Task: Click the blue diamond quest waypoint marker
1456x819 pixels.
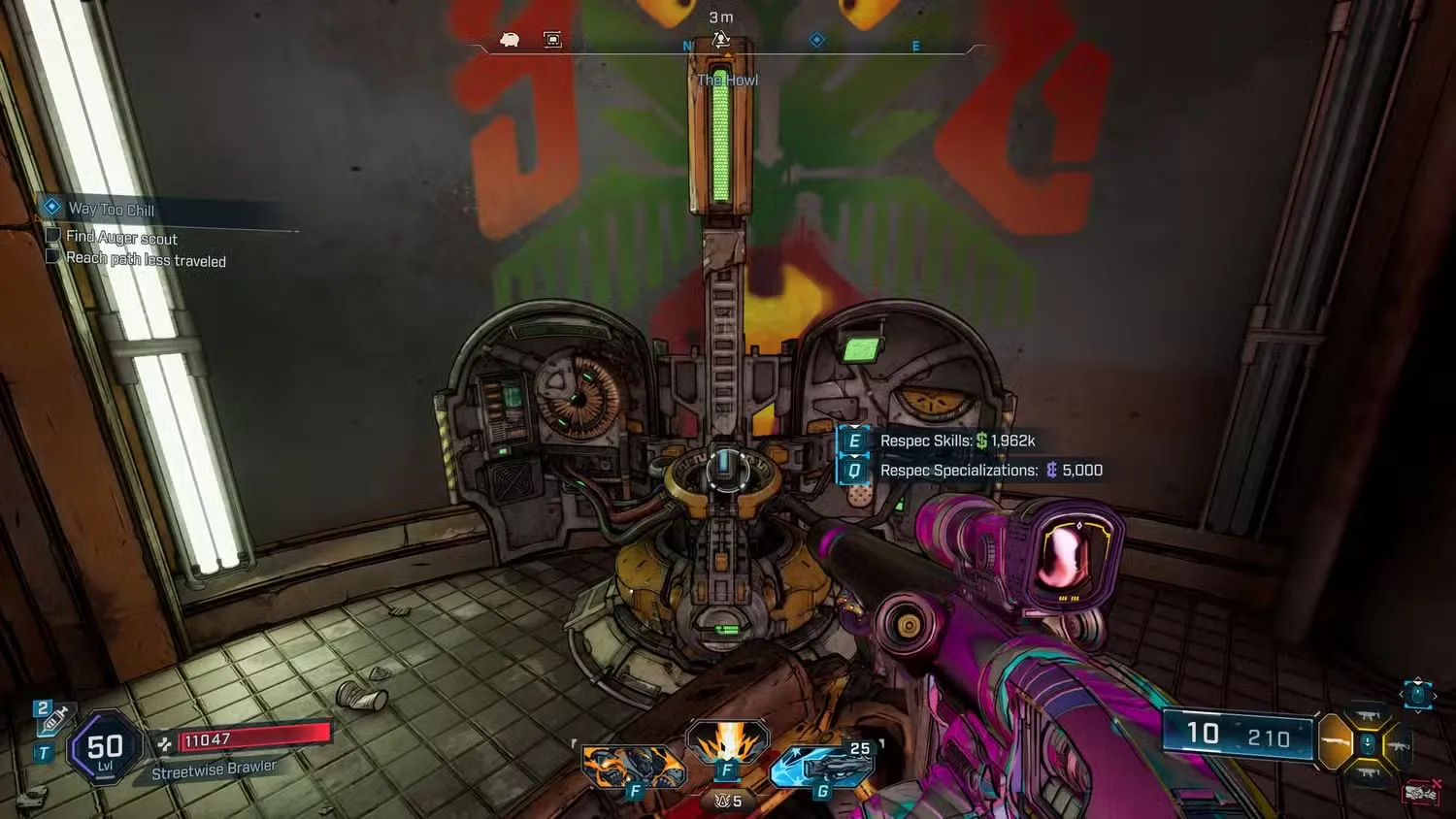Action: tap(816, 39)
